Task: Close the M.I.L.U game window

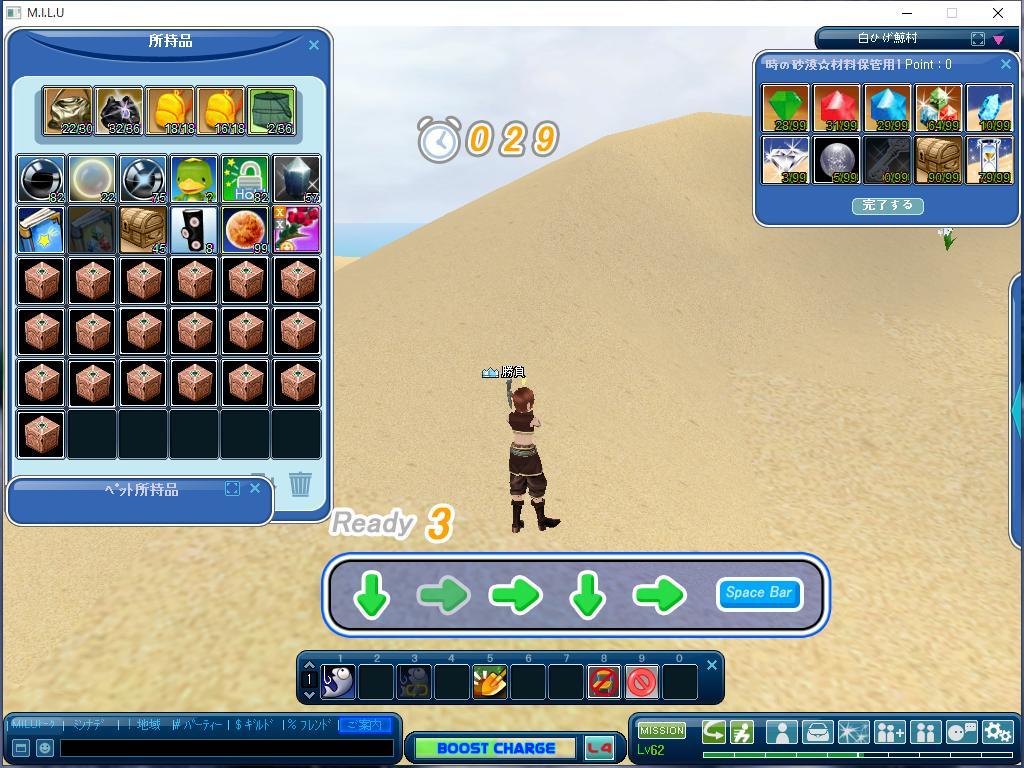Action: pos(998,13)
